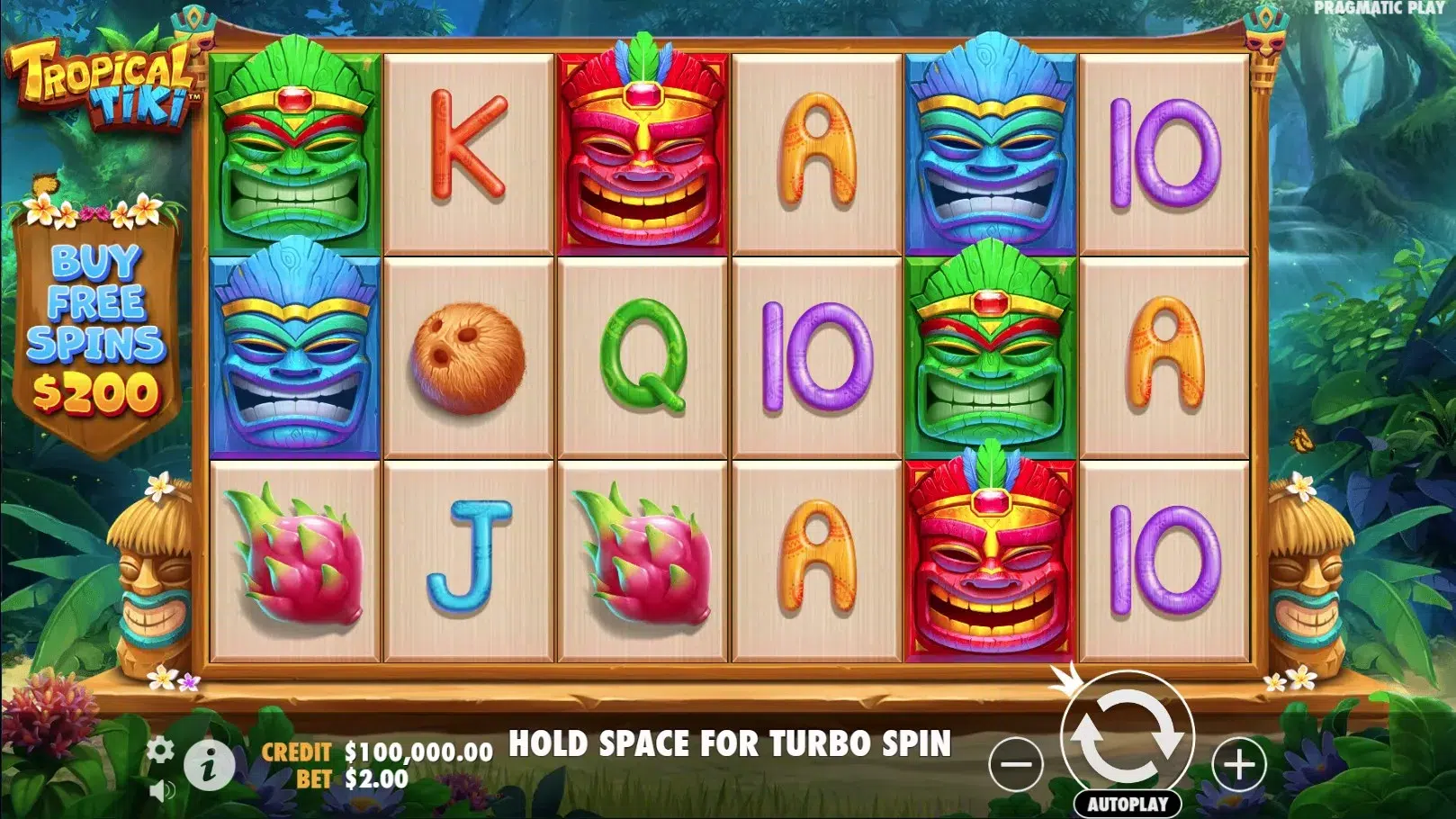Increase the bet with the plus button
The image size is (1456, 819).
tap(1239, 765)
